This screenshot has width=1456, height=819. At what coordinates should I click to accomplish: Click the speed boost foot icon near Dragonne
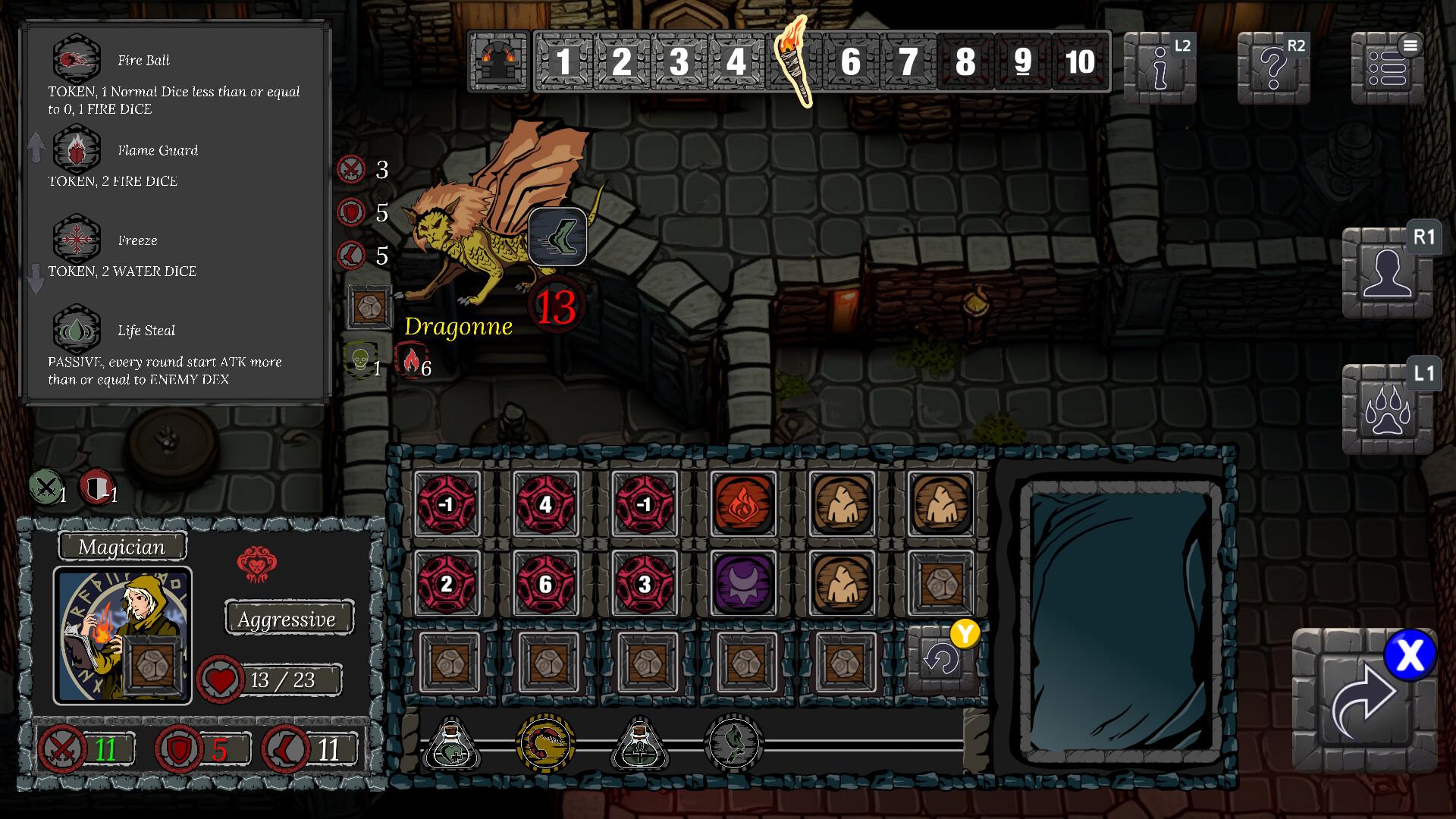(x=558, y=237)
